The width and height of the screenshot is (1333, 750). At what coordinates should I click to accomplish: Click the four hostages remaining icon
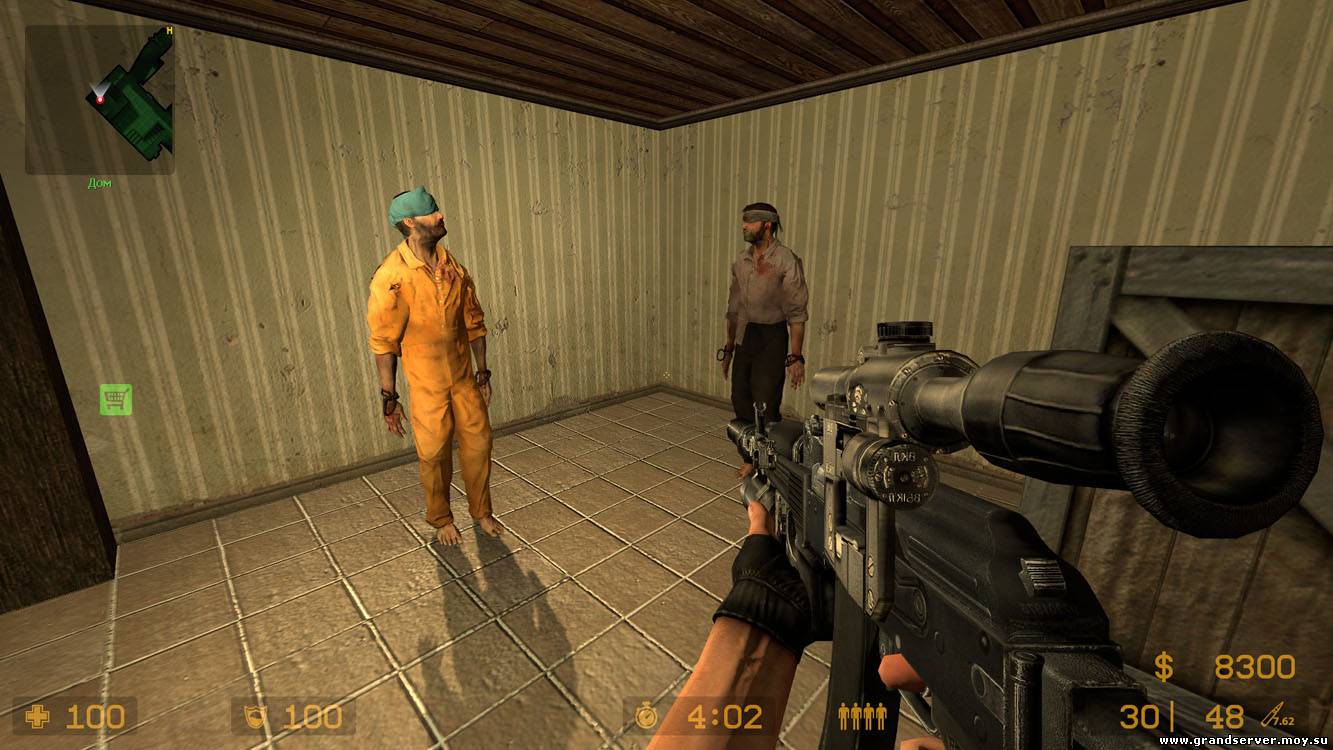[862, 716]
